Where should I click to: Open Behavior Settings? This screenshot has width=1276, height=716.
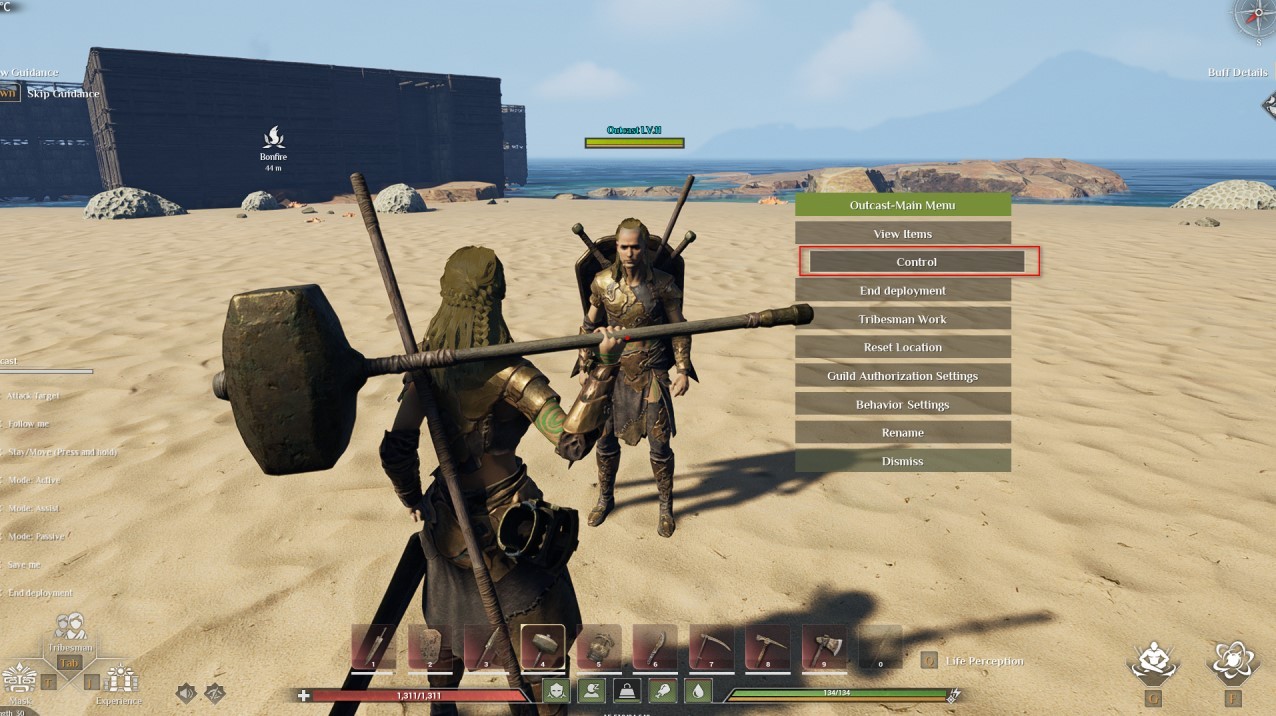point(902,405)
